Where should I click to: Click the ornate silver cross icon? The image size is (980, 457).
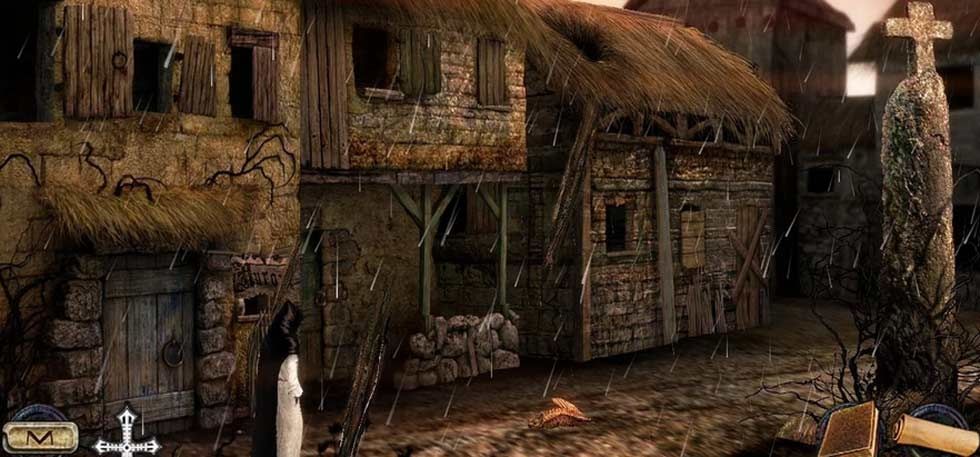[127, 436]
